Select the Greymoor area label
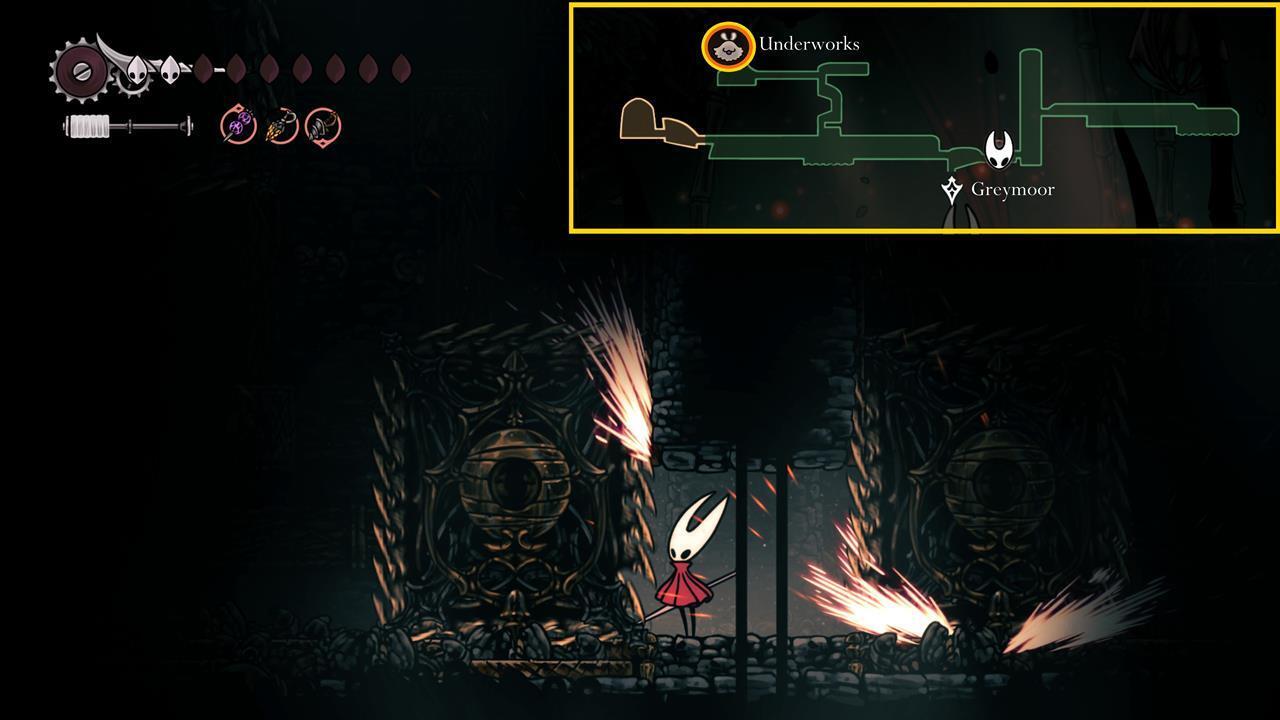The height and width of the screenshot is (720, 1280). [x=1014, y=188]
